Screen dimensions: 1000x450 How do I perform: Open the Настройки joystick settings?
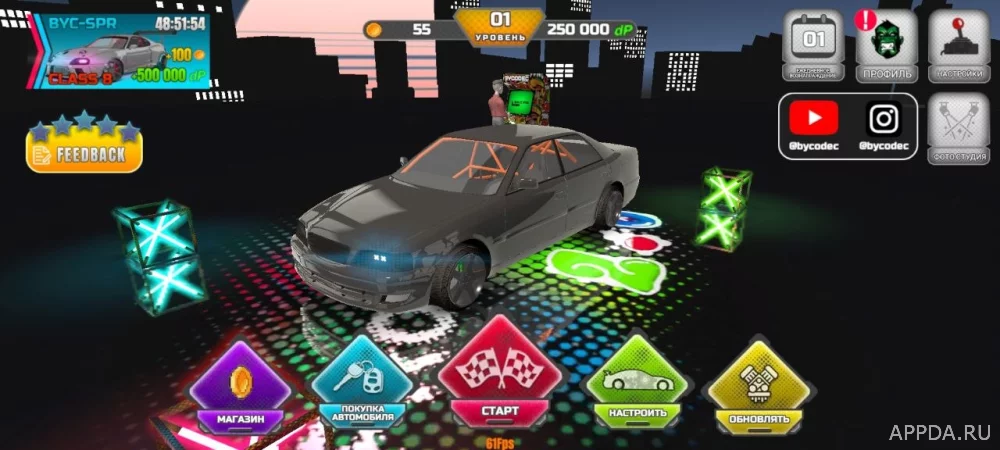coord(958,47)
